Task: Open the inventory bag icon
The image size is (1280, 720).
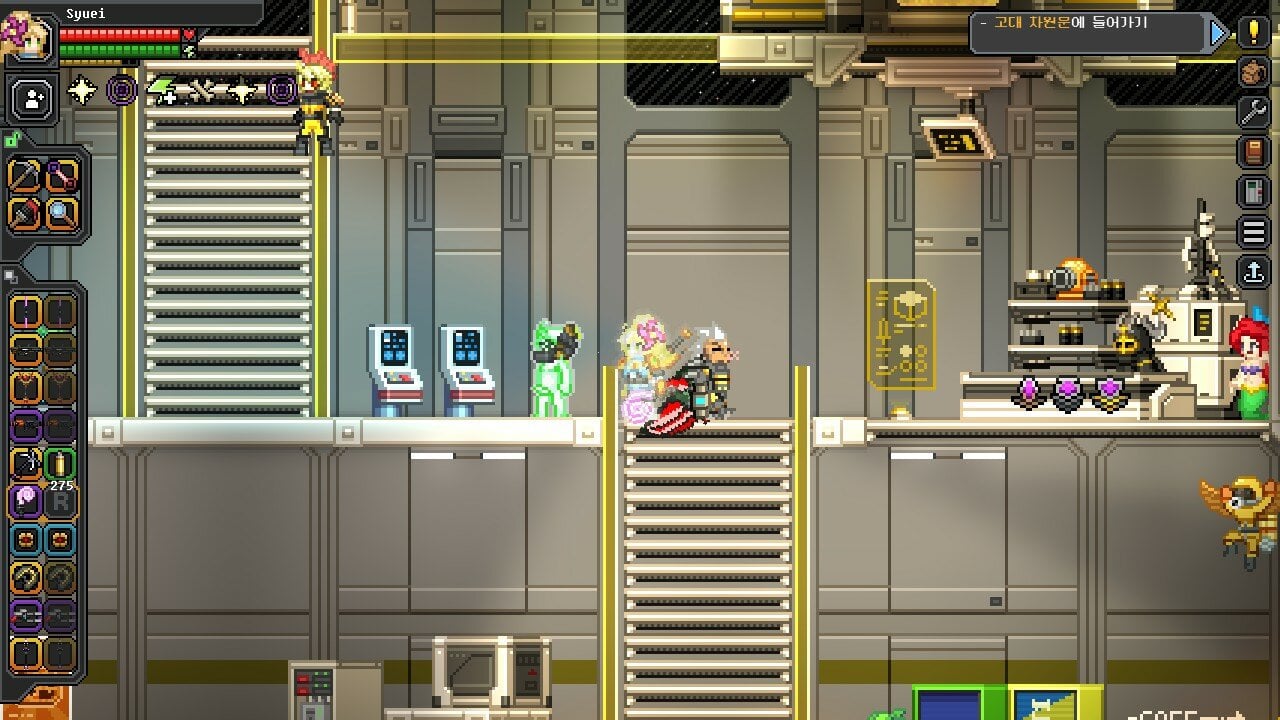Action: (1253, 72)
